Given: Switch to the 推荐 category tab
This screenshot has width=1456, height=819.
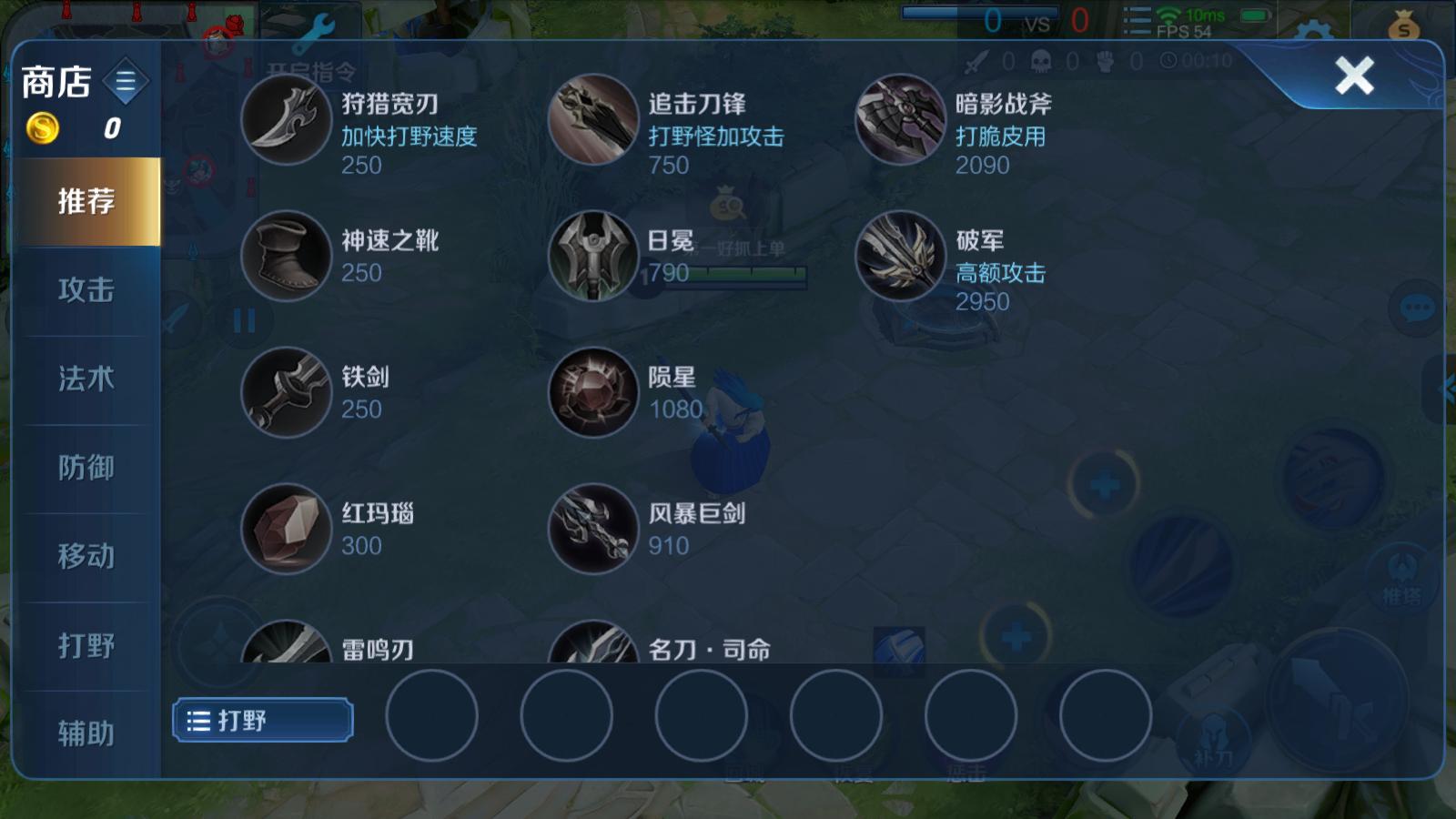Looking at the screenshot, I should (x=84, y=204).
